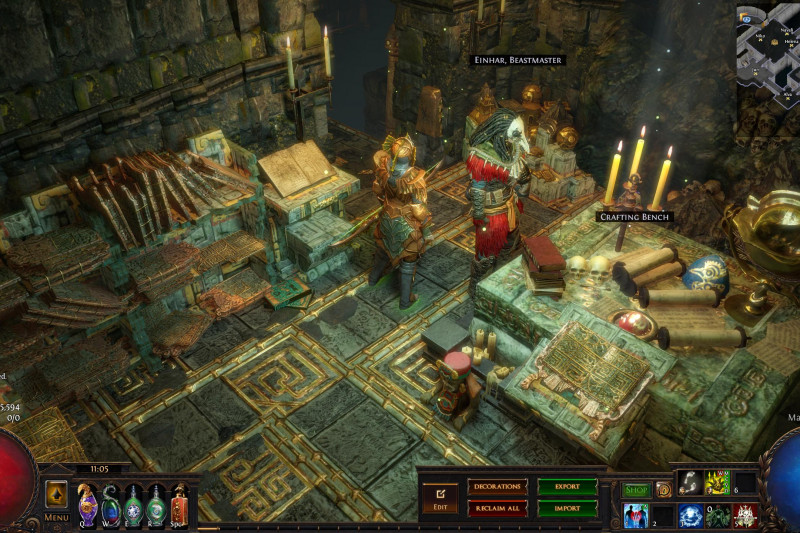Click the round gold coin icon beside Shop

coord(663,490)
